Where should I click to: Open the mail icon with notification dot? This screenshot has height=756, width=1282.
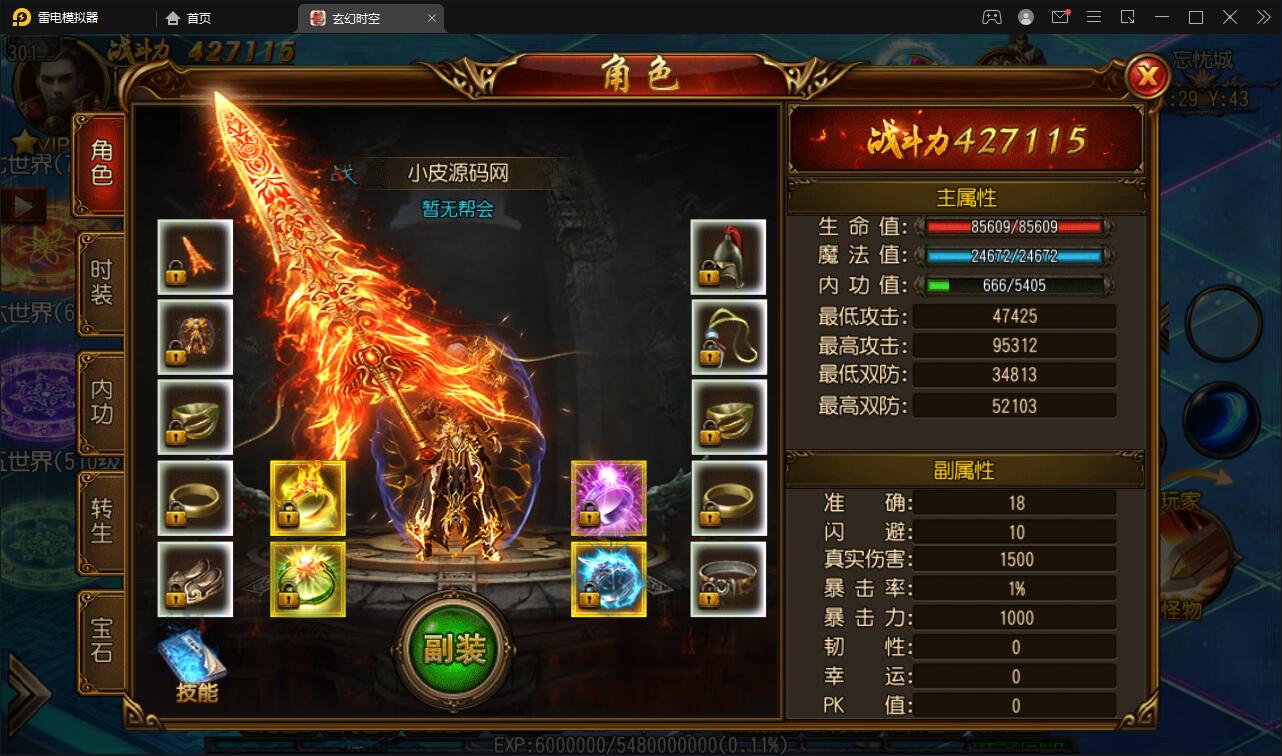1061,17
